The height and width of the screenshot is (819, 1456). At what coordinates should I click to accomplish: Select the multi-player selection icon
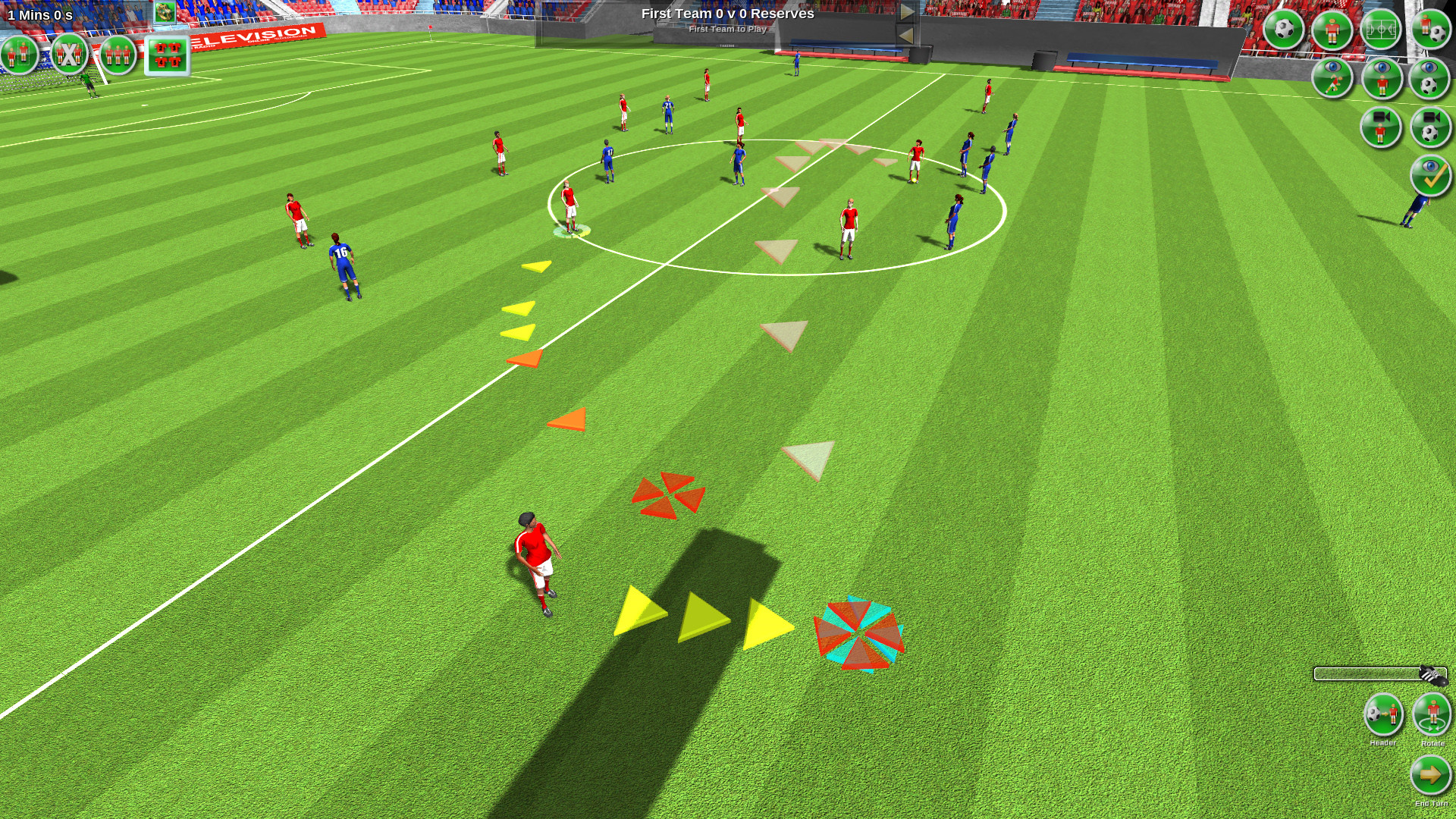(117, 55)
